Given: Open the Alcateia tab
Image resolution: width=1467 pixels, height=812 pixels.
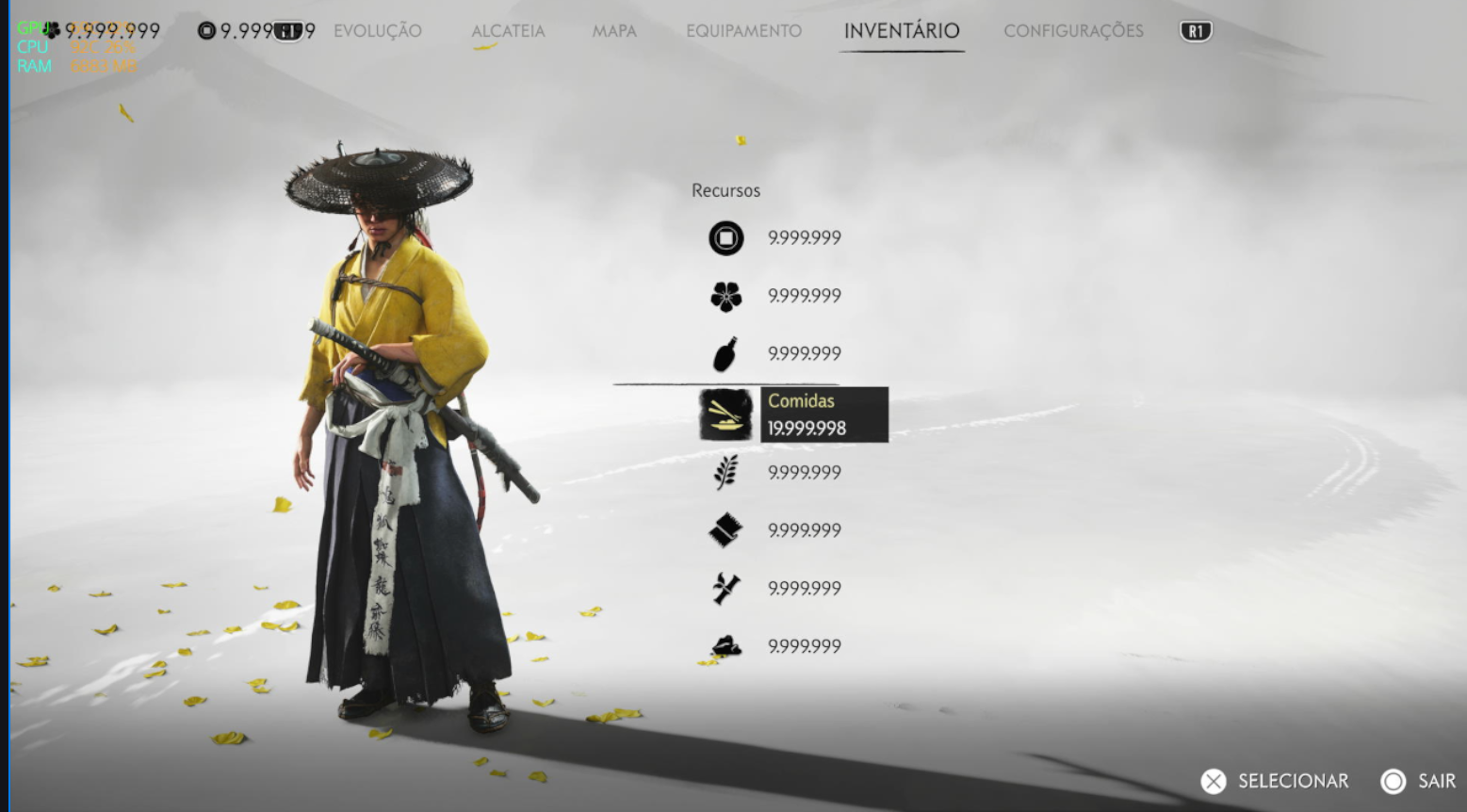Looking at the screenshot, I should [x=508, y=31].
